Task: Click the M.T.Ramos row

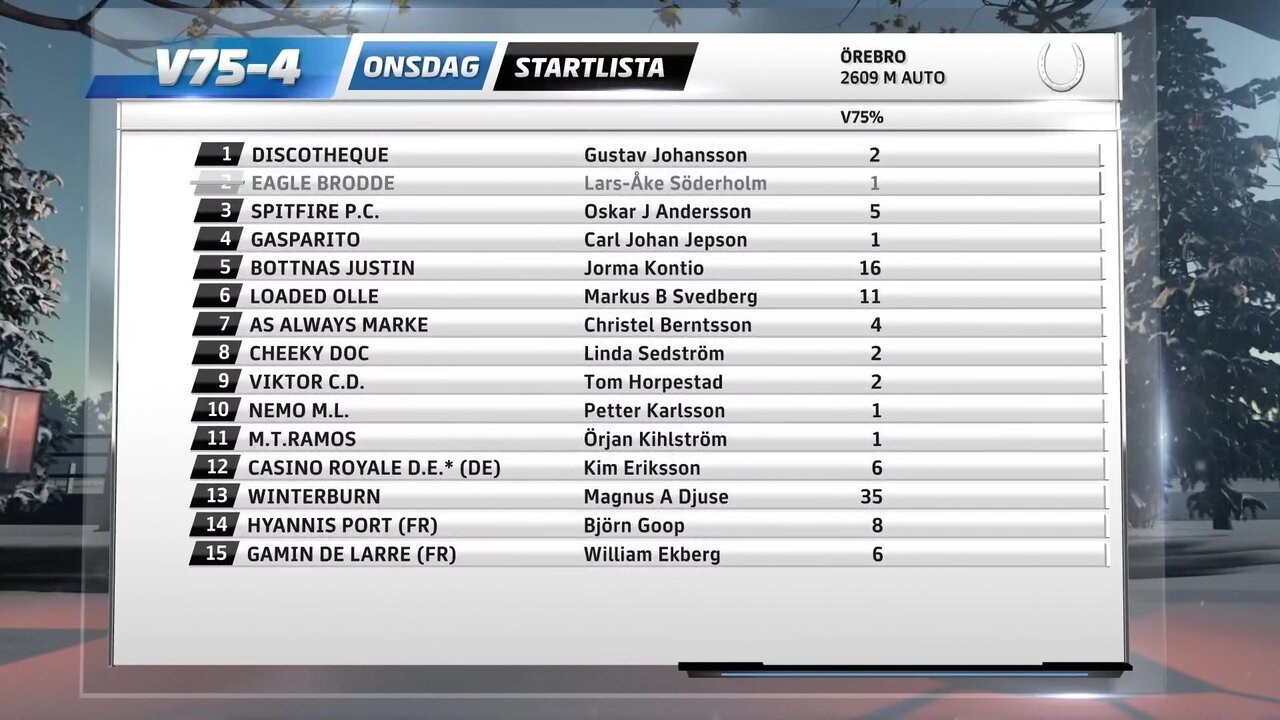Action: tap(302, 439)
